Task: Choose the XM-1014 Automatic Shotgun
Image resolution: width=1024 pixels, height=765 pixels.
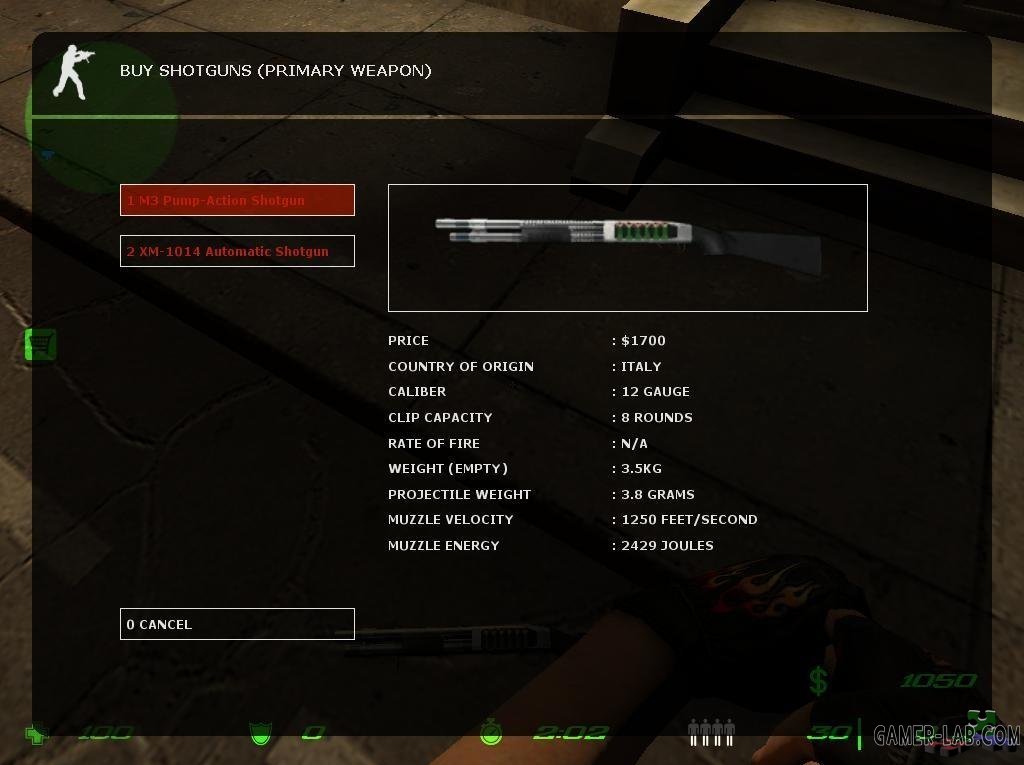Action: click(x=237, y=251)
